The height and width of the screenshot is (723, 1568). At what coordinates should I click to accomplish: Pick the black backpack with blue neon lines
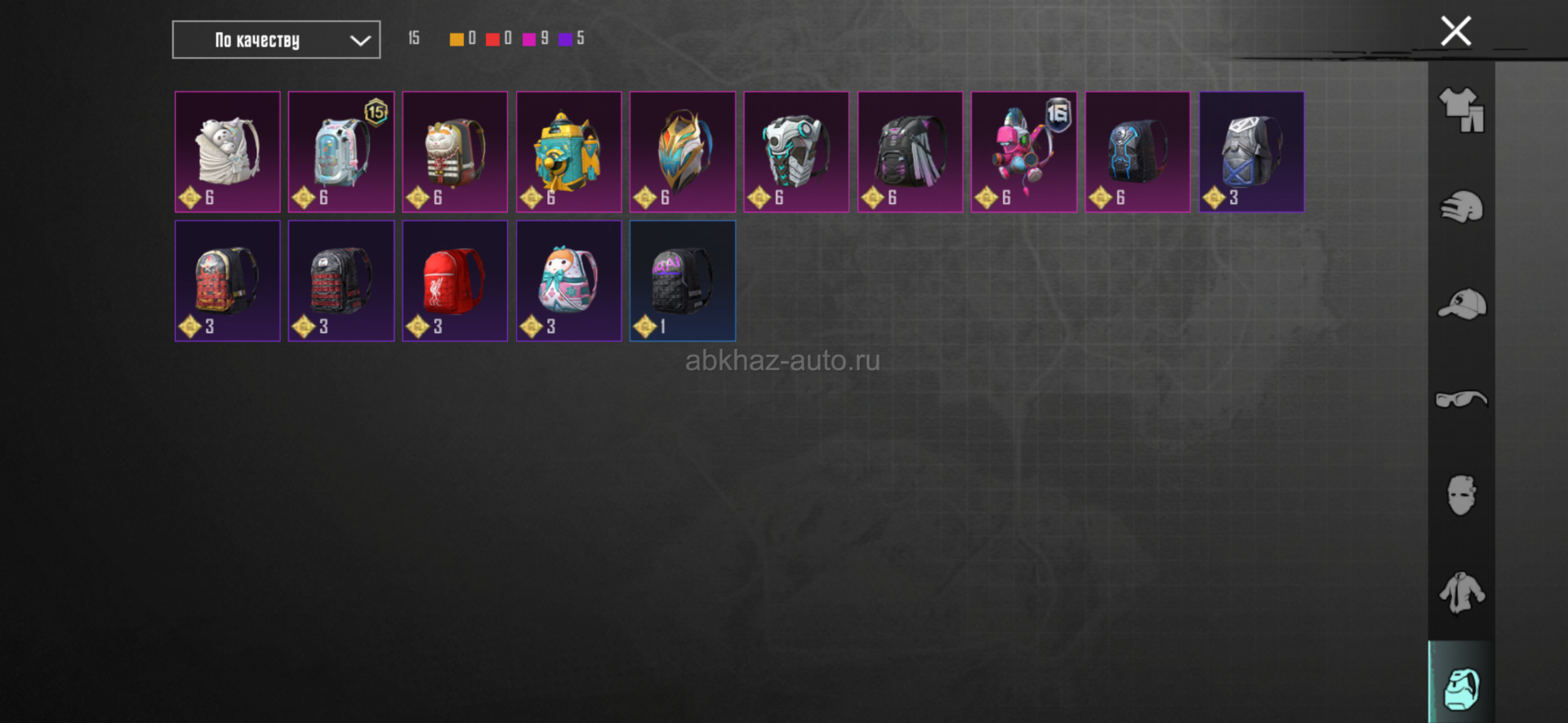[x=1138, y=152]
